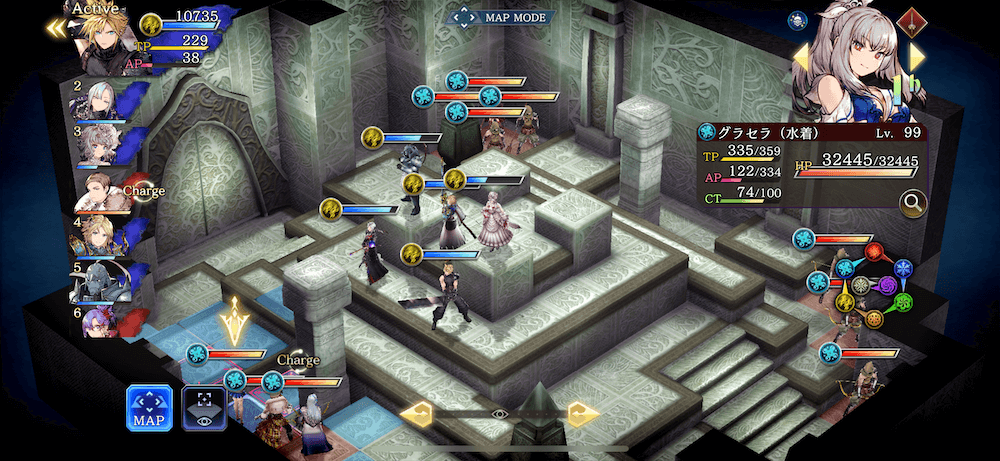Open unit details with magnifying glass
Image resolution: width=1000 pixels, height=461 pixels.
coord(912,204)
